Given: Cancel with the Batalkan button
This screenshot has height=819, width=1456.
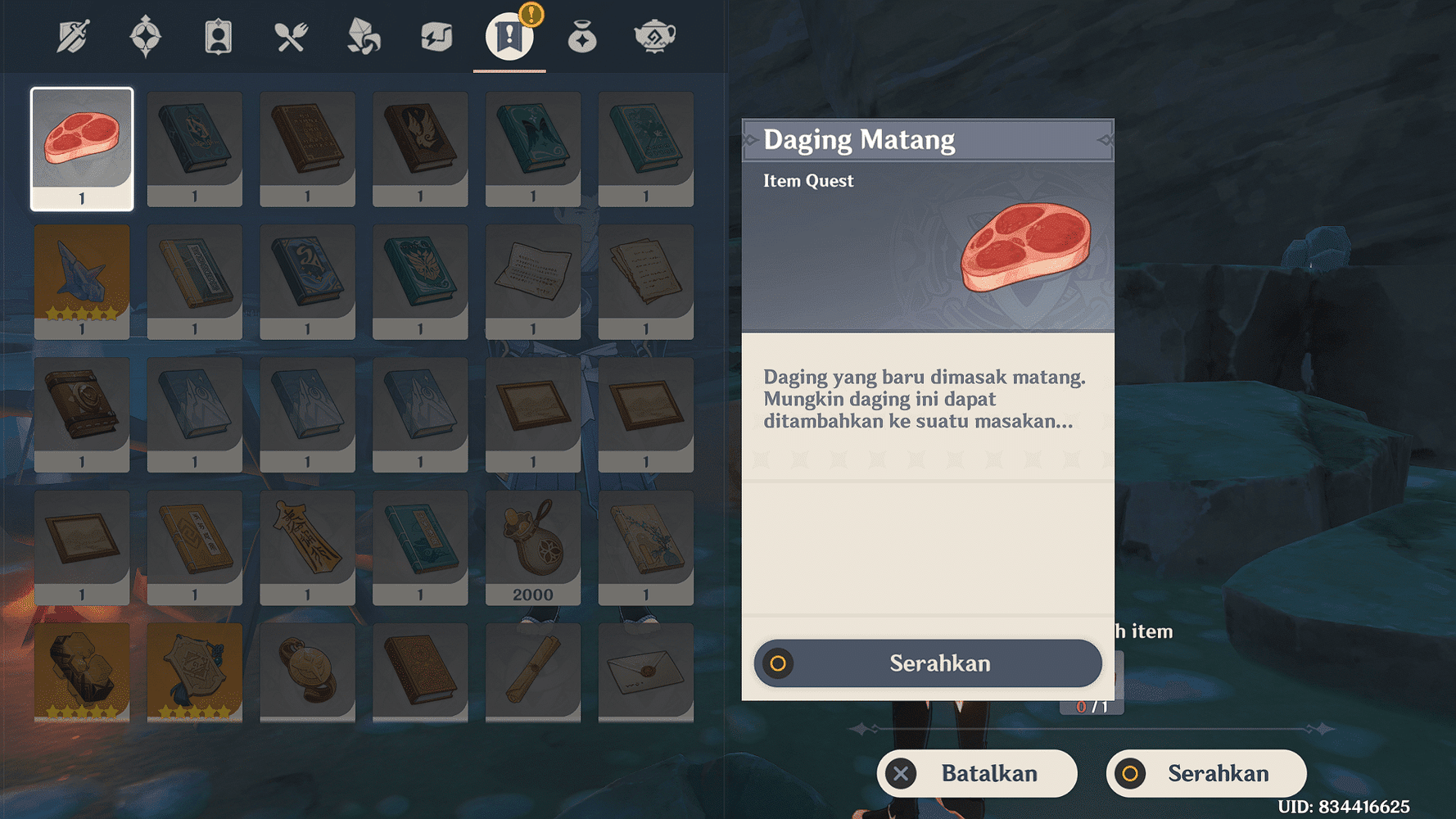Looking at the screenshot, I should tap(977, 773).
